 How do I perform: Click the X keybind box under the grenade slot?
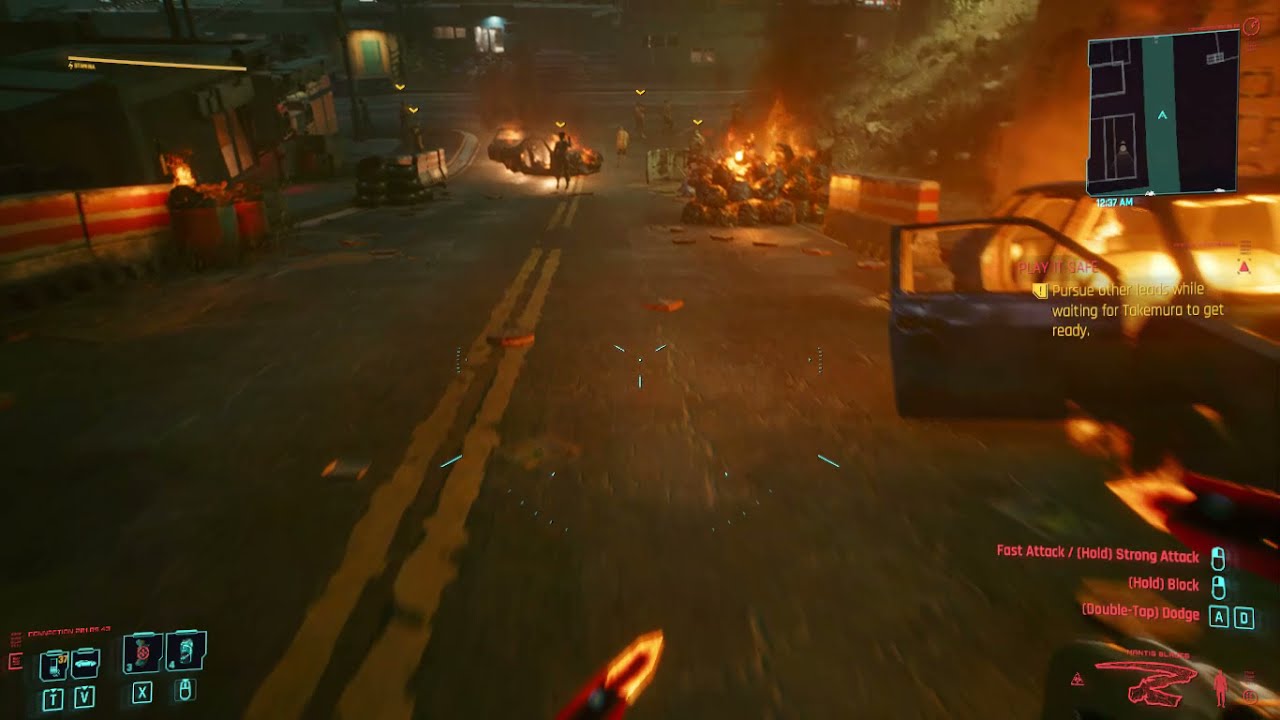coord(142,691)
